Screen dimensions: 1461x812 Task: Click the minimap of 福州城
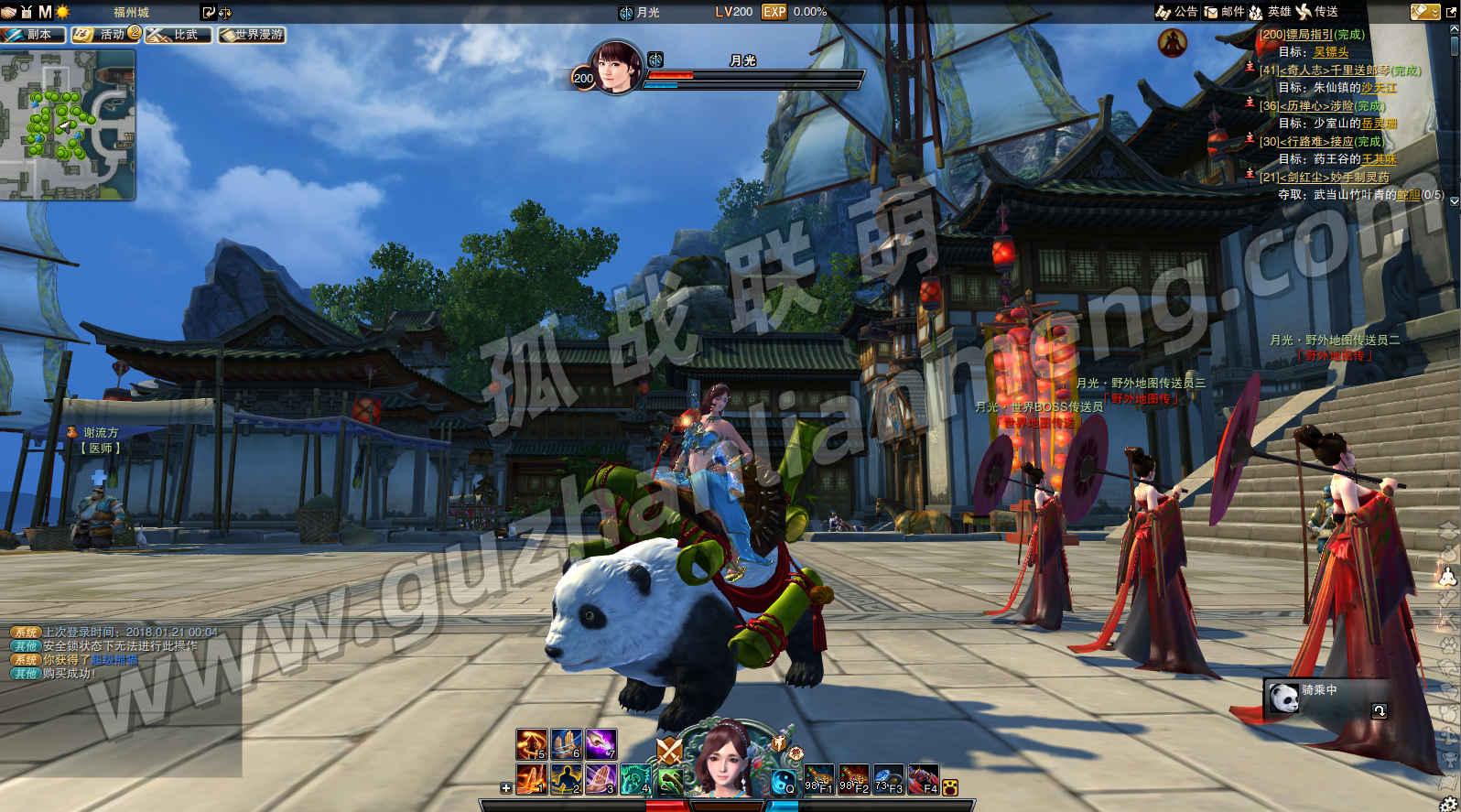coord(68,125)
